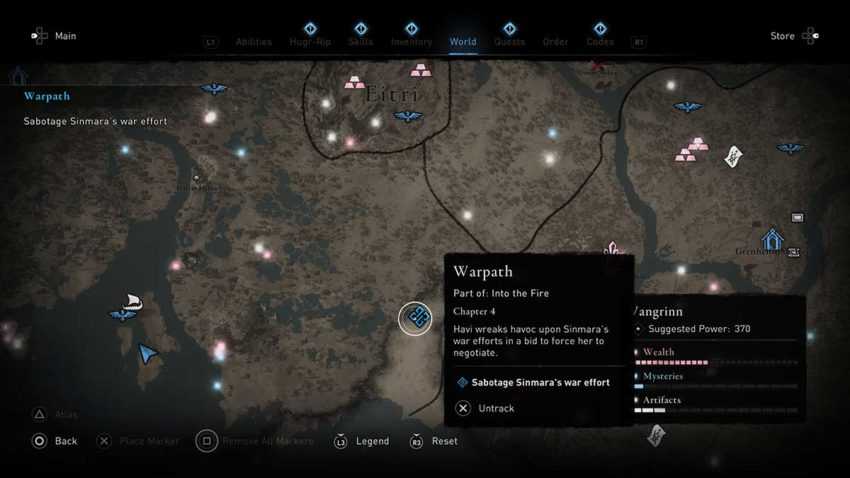This screenshot has height=478, width=850.
Task: Select the tracked Warpath objective panel
Action: [95, 109]
